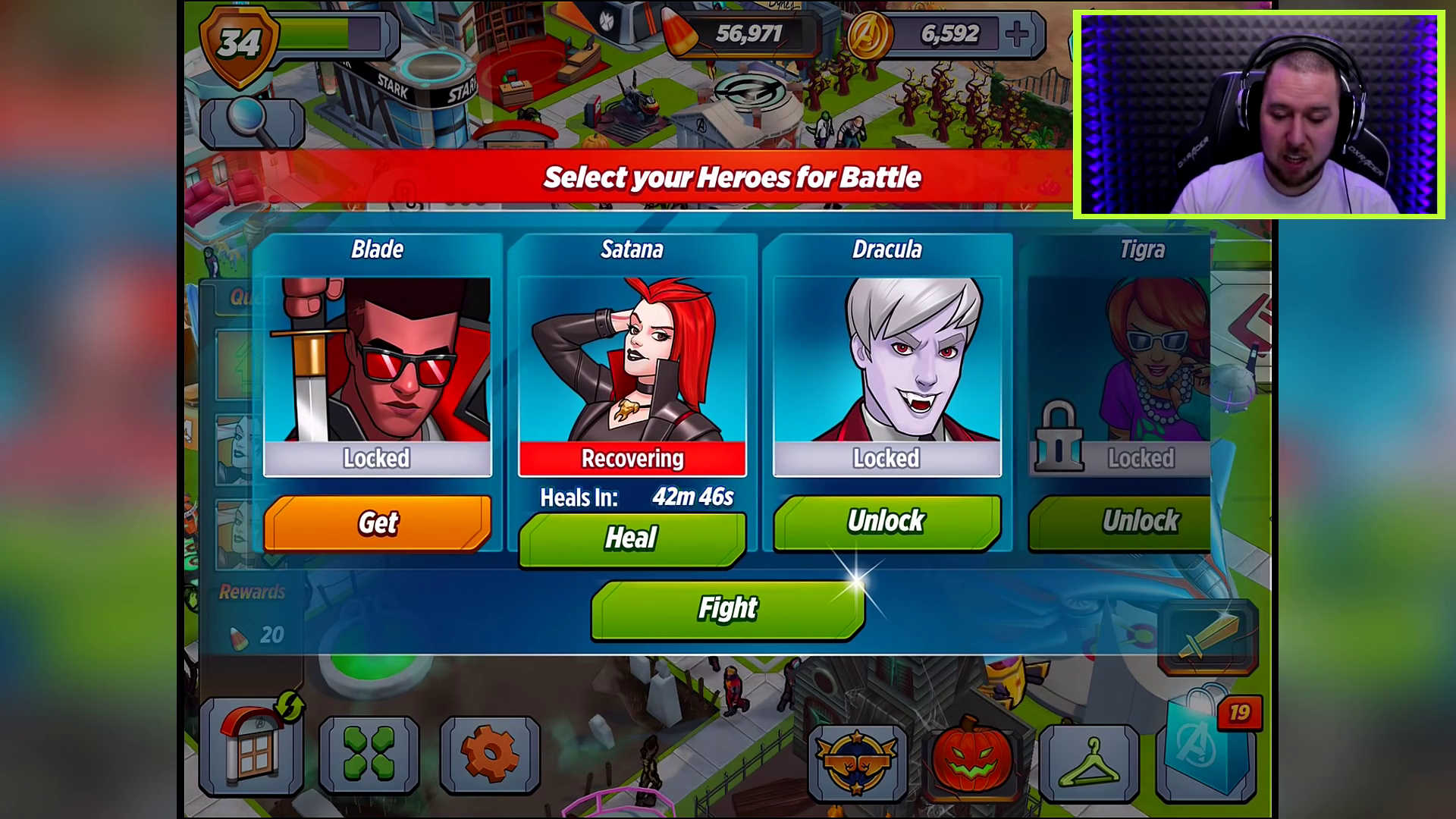The image size is (1456, 819).
Task: Get the Blade hero
Action: point(377,522)
